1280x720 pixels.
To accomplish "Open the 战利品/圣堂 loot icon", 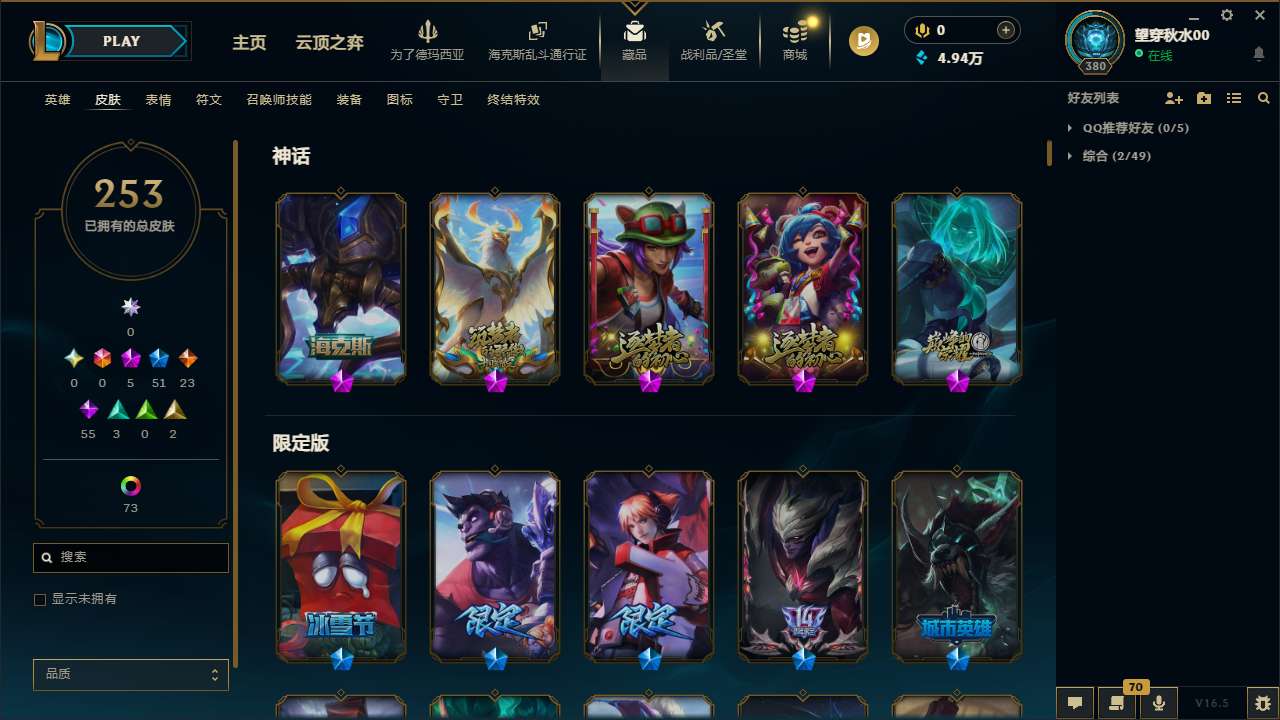I will click(713, 30).
